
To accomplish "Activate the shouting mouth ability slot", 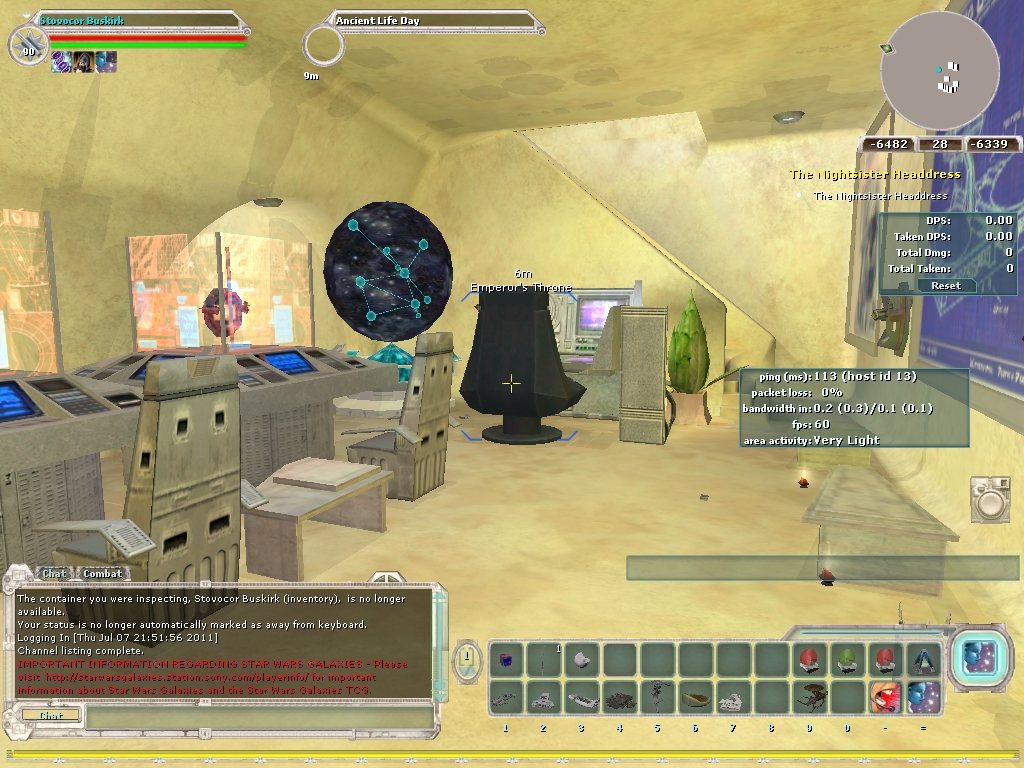I will click(x=885, y=697).
